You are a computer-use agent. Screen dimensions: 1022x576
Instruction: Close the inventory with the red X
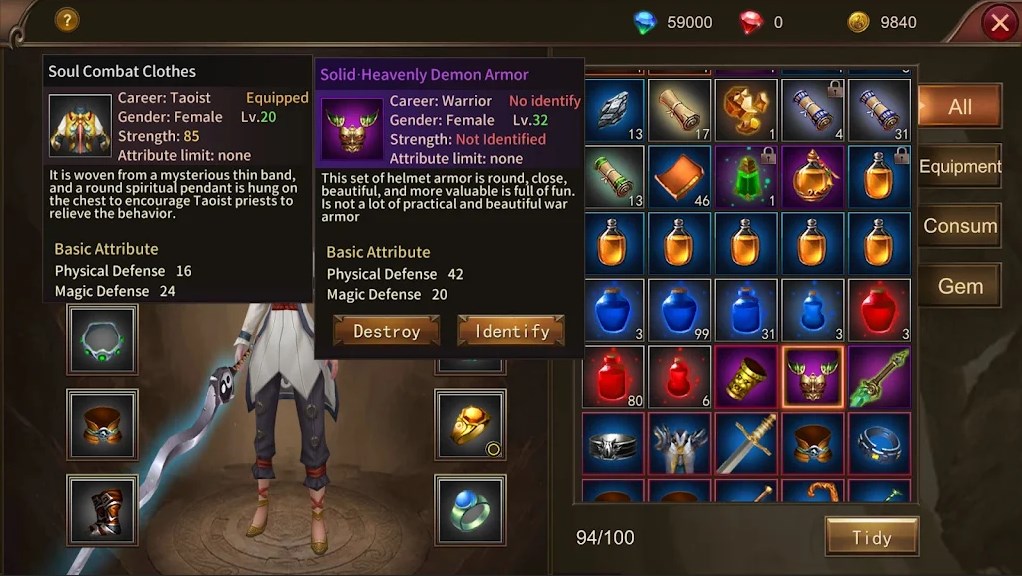[x=999, y=22]
